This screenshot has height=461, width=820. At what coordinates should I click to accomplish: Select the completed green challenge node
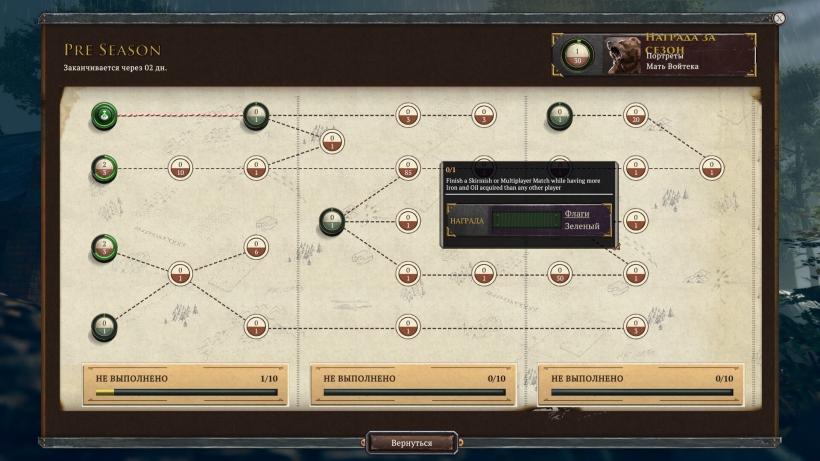pyautogui.click(x=103, y=117)
